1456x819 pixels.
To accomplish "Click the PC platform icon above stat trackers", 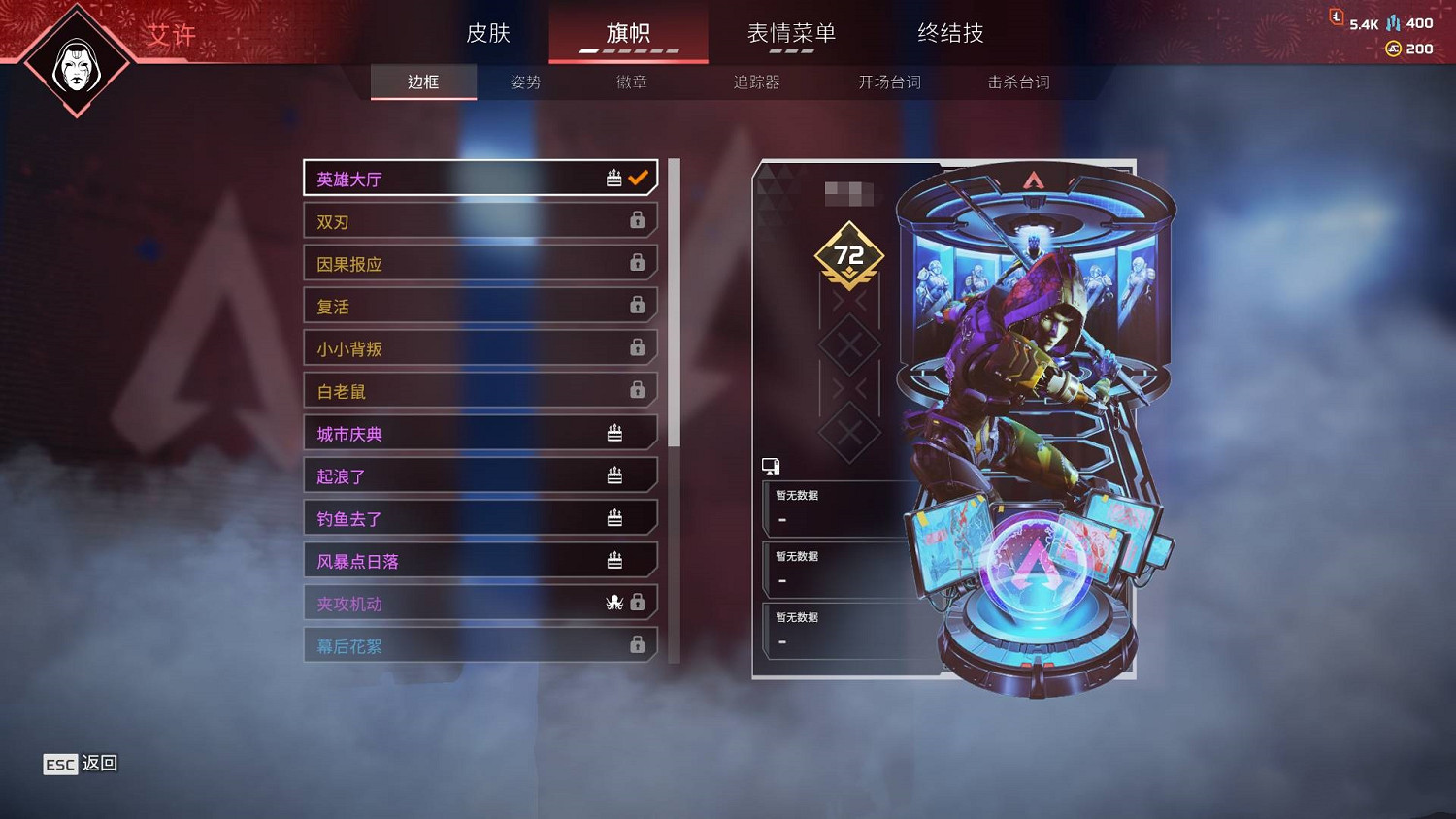I will pyautogui.click(x=772, y=465).
